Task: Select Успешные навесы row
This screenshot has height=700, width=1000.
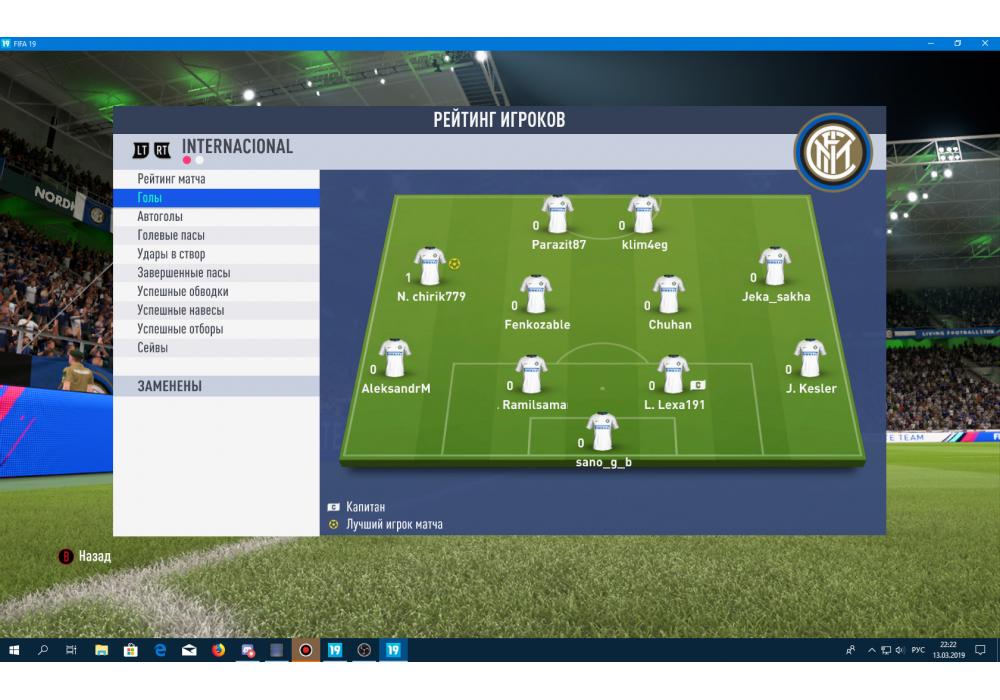Action: pyautogui.click(x=181, y=310)
